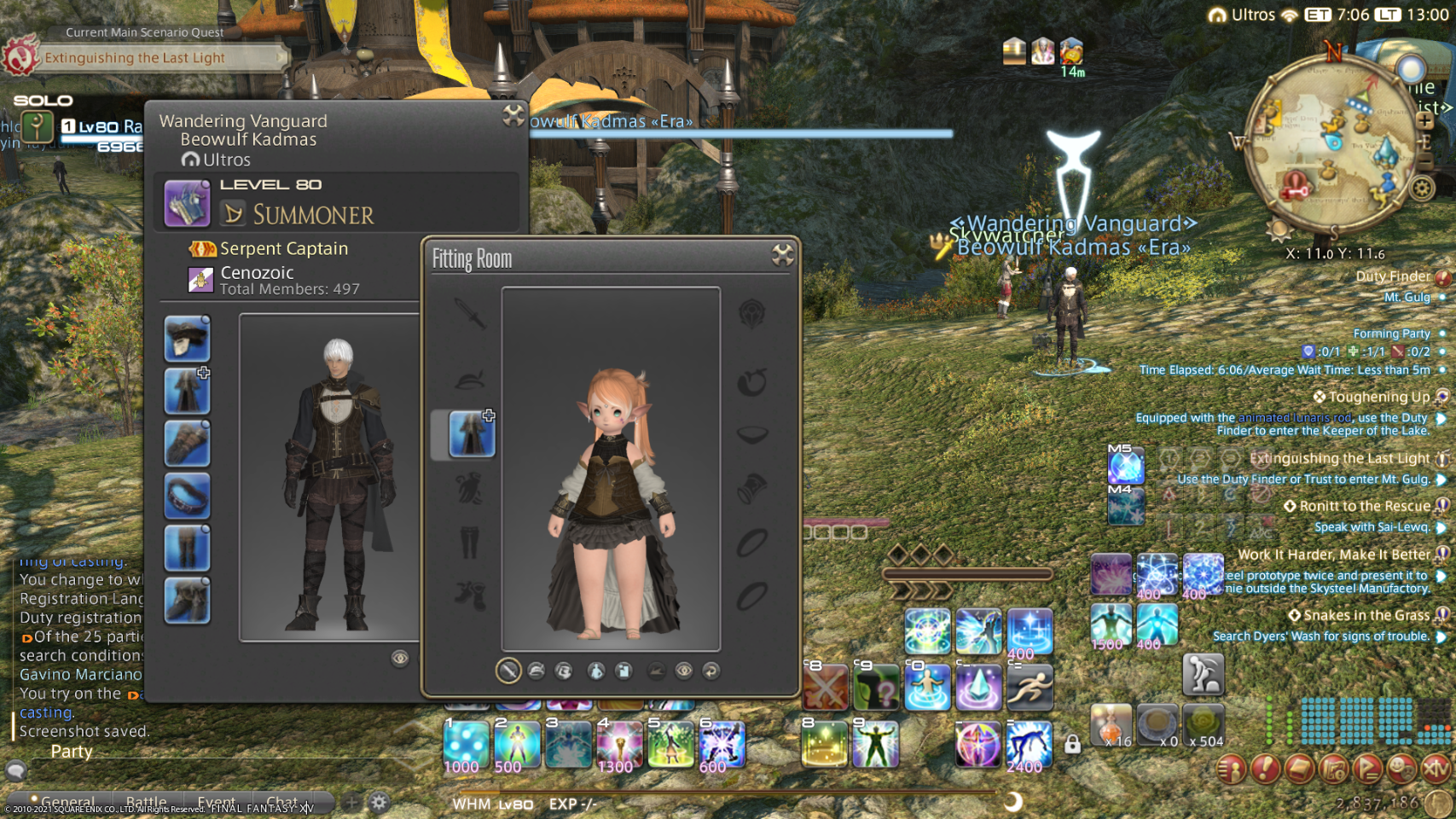Open the Ronitt to the Rescue quest entry
This screenshot has width=1456, height=819.
(1364, 506)
